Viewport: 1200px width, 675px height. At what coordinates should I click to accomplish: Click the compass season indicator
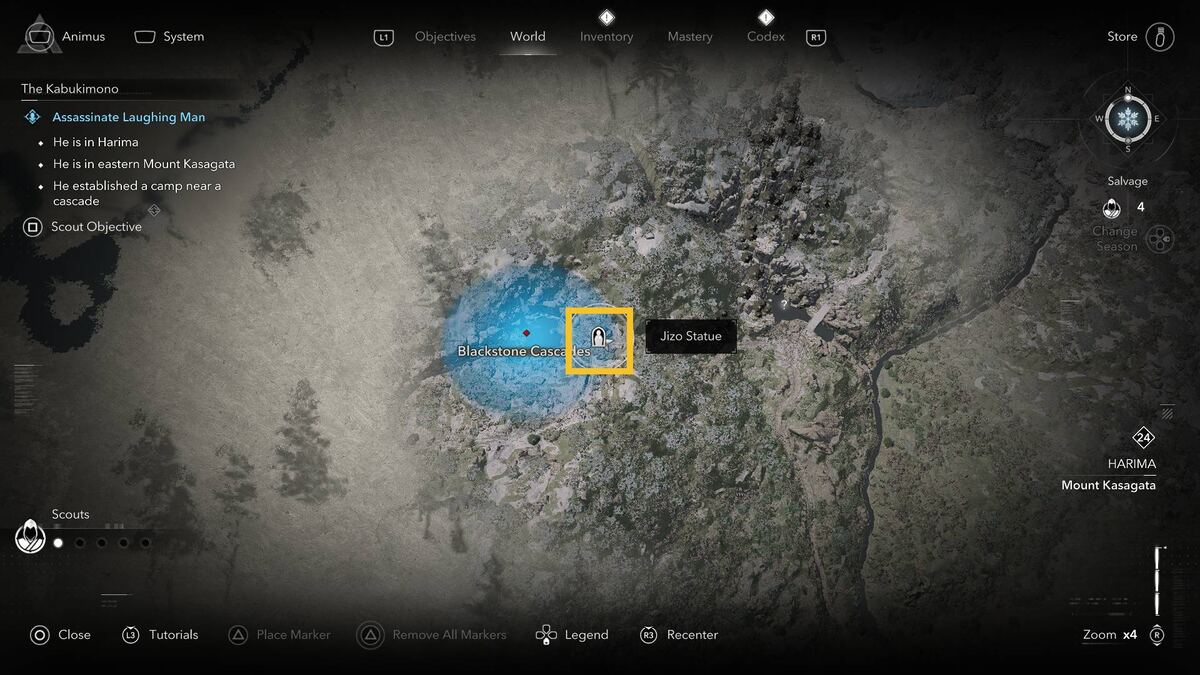(x=1128, y=120)
